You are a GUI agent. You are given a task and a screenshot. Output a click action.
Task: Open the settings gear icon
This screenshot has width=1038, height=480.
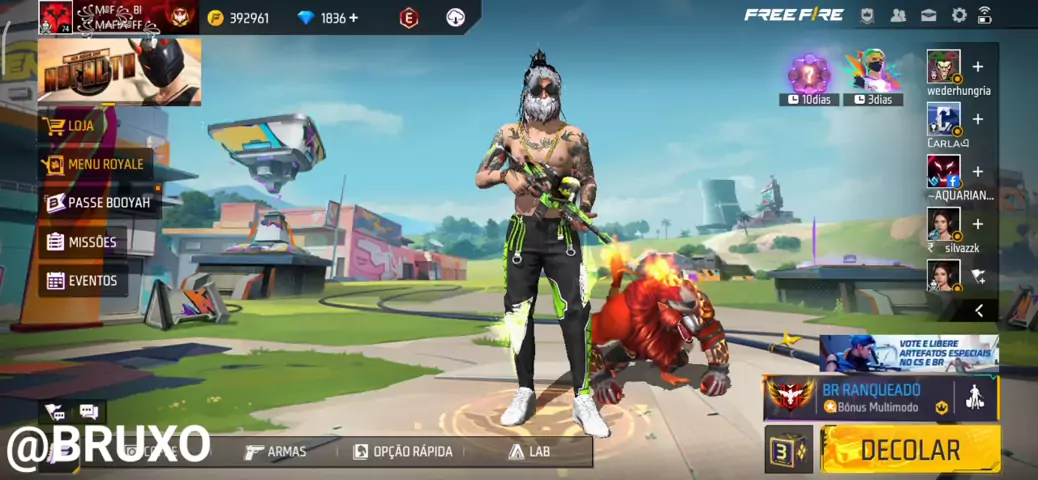click(x=959, y=15)
